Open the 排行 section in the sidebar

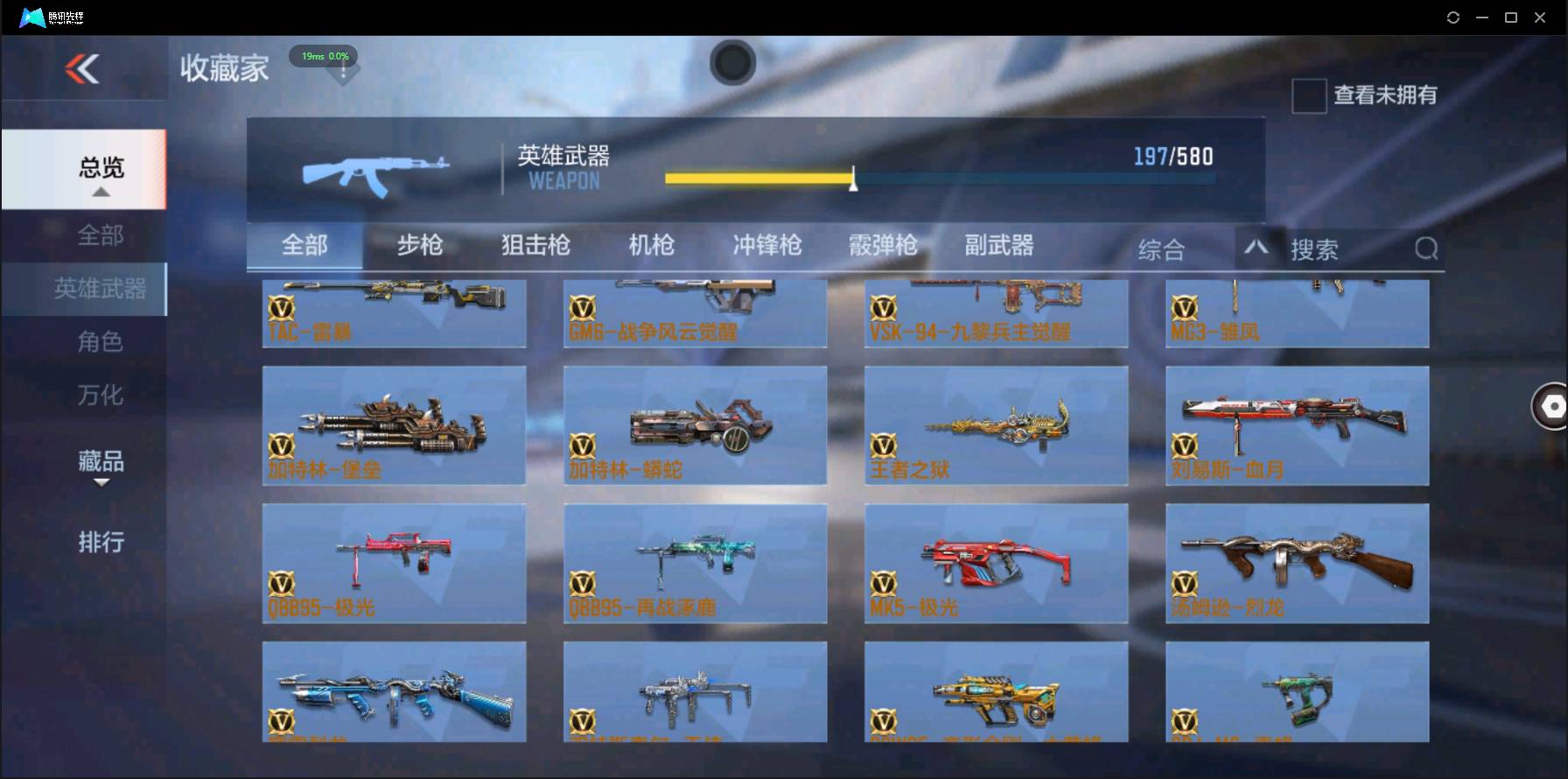click(x=102, y=543)
